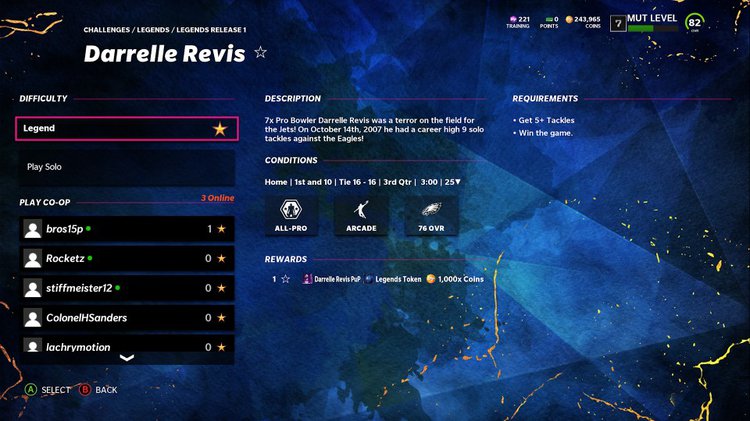750x421 pixels.
Task: Choose lachrymotion as co-op partner
Action: (127, 346)
